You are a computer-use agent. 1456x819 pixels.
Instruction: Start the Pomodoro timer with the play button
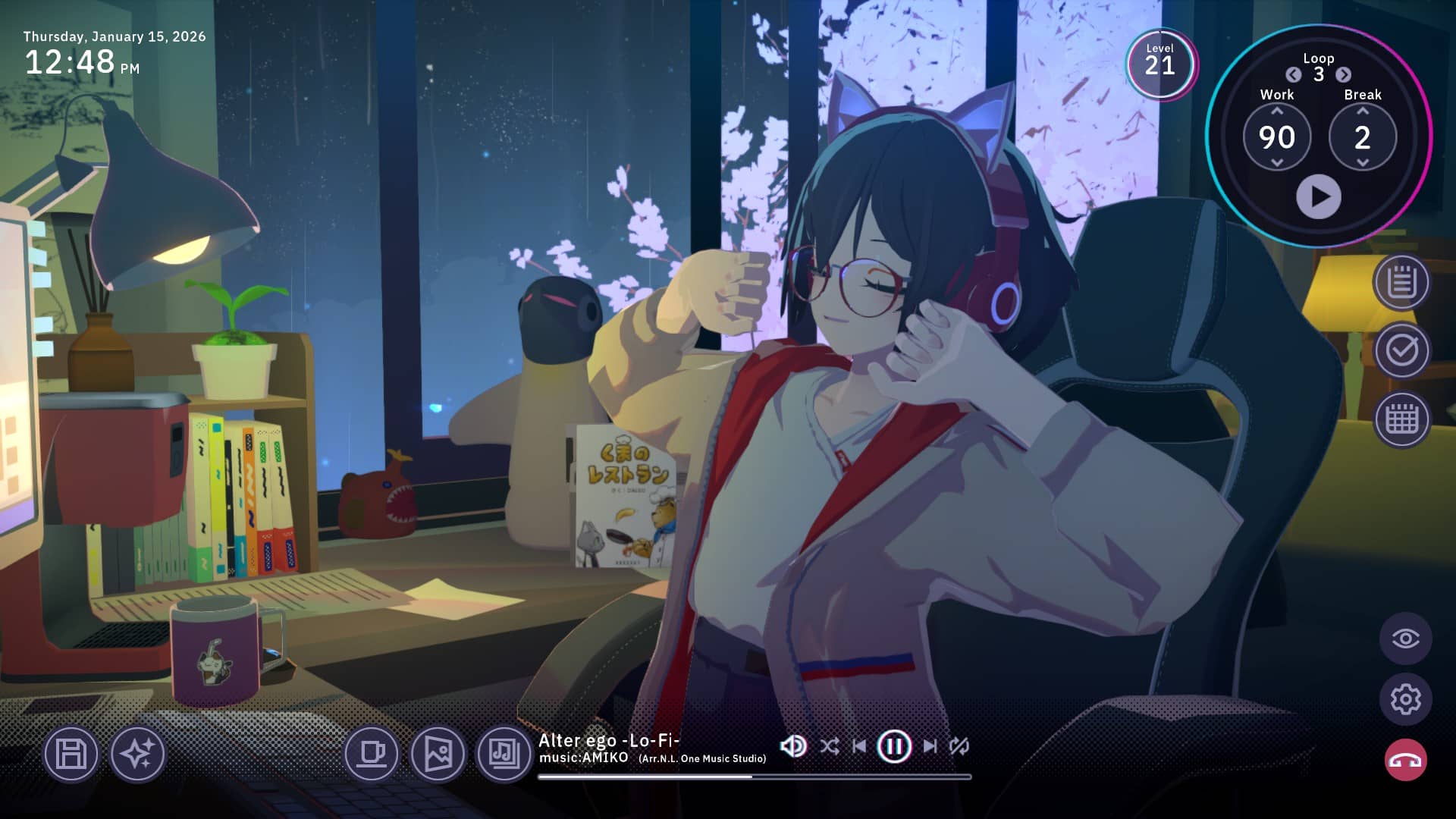click(x=1318, y=197)
